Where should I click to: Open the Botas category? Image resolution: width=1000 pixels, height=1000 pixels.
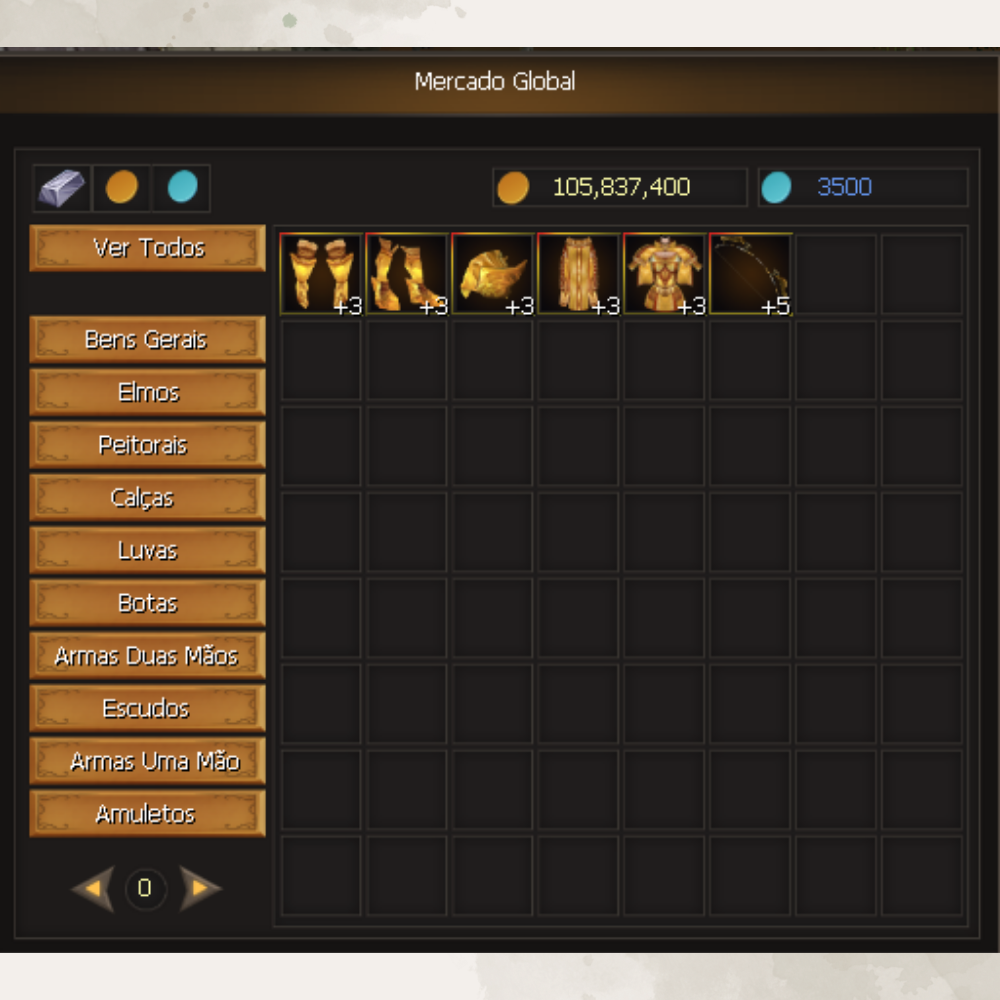click(148, 604)
